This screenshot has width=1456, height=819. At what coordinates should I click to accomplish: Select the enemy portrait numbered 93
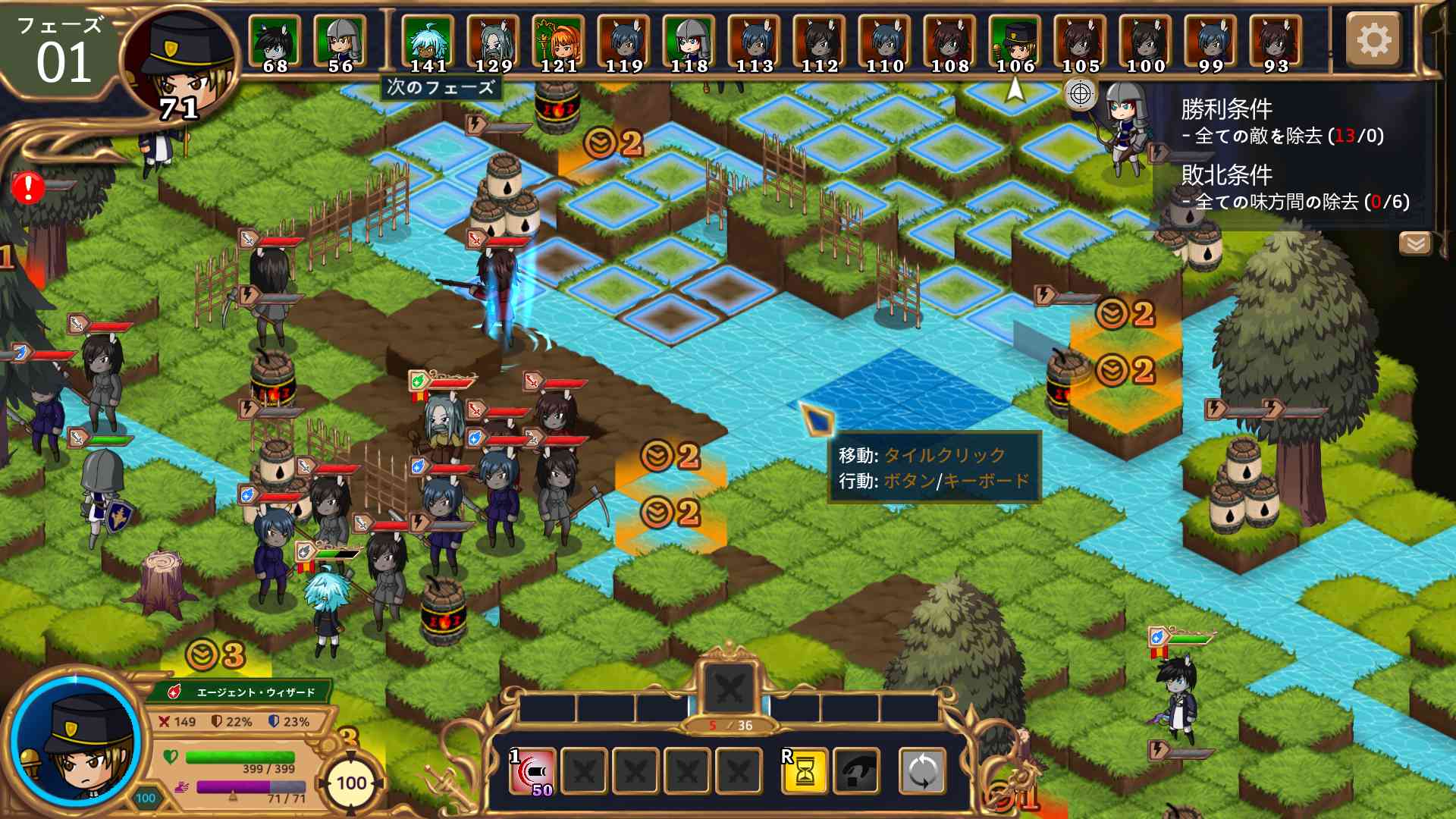coord(1276,42)
